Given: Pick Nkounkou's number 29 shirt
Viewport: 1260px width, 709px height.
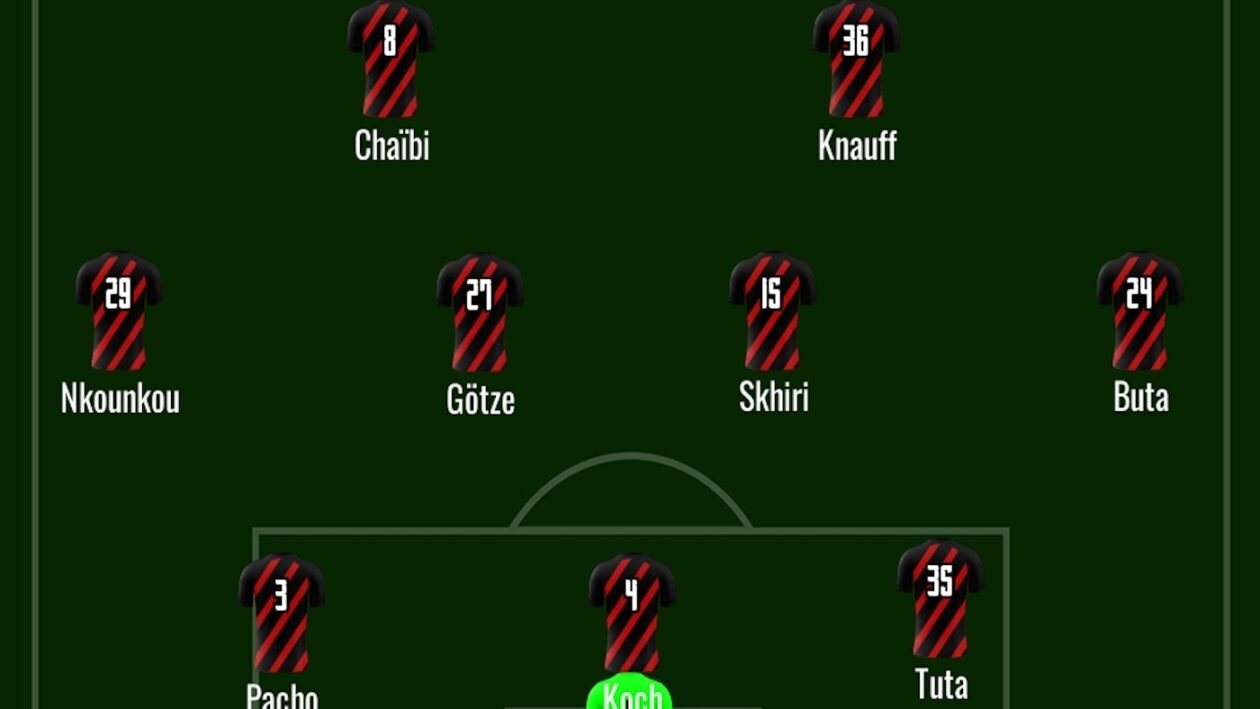Looking at the screenshot, I should 119,311.
